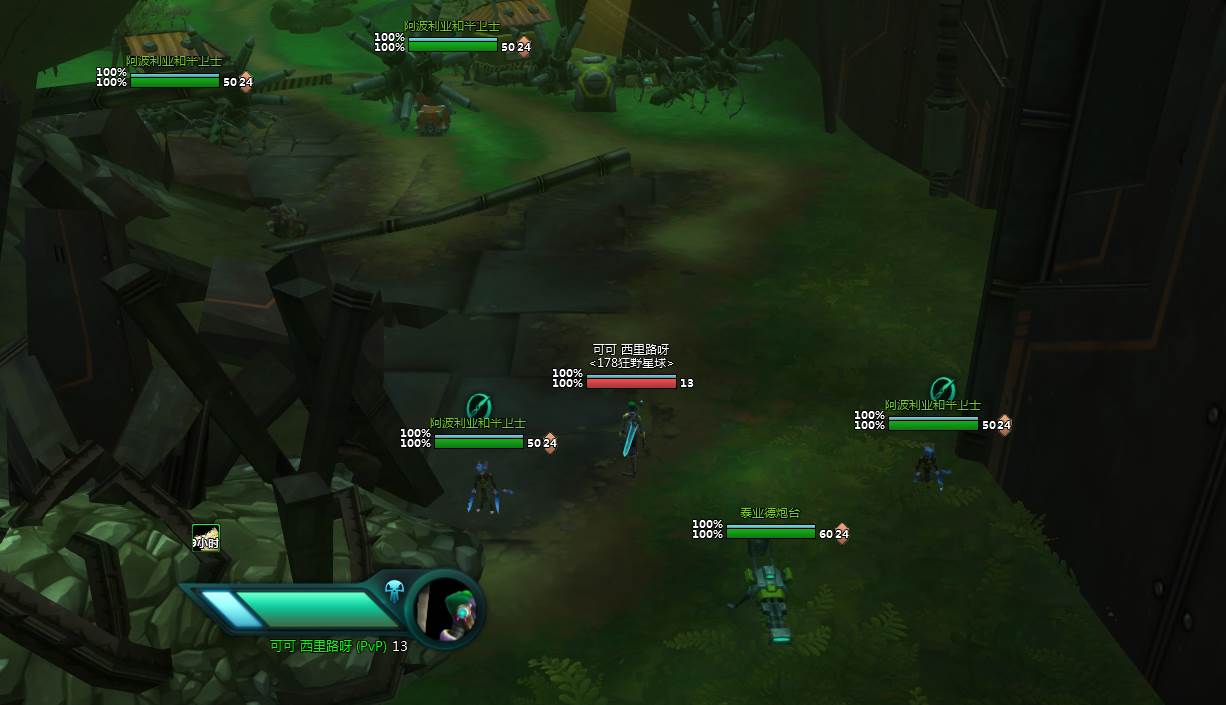Select the buff icon labeled 小时
The height and width of the screenshot is (705, 1226).
click(206, 538)
